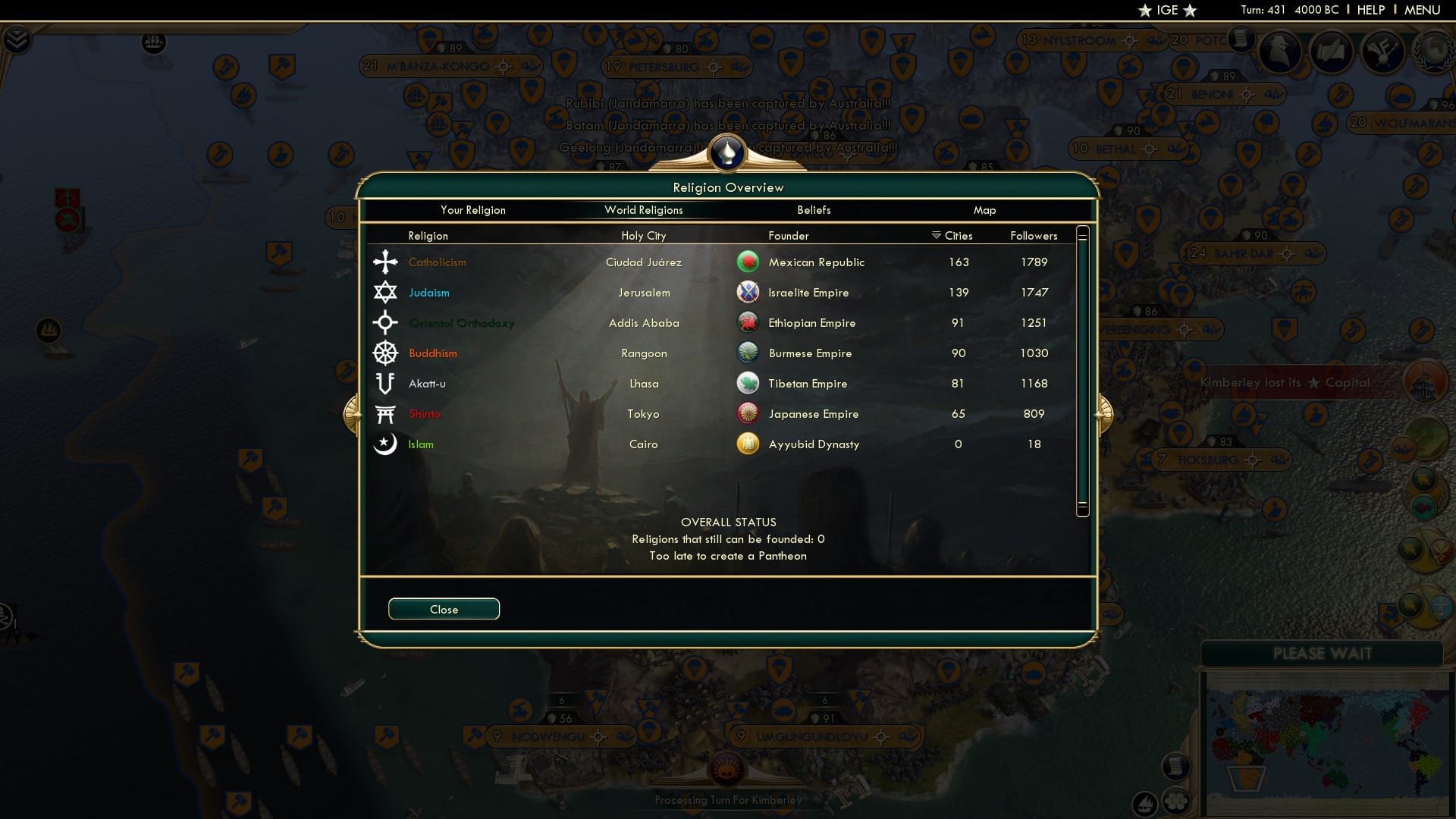Select the Tibetan Empire founder emblem

(x=748, y=383)
